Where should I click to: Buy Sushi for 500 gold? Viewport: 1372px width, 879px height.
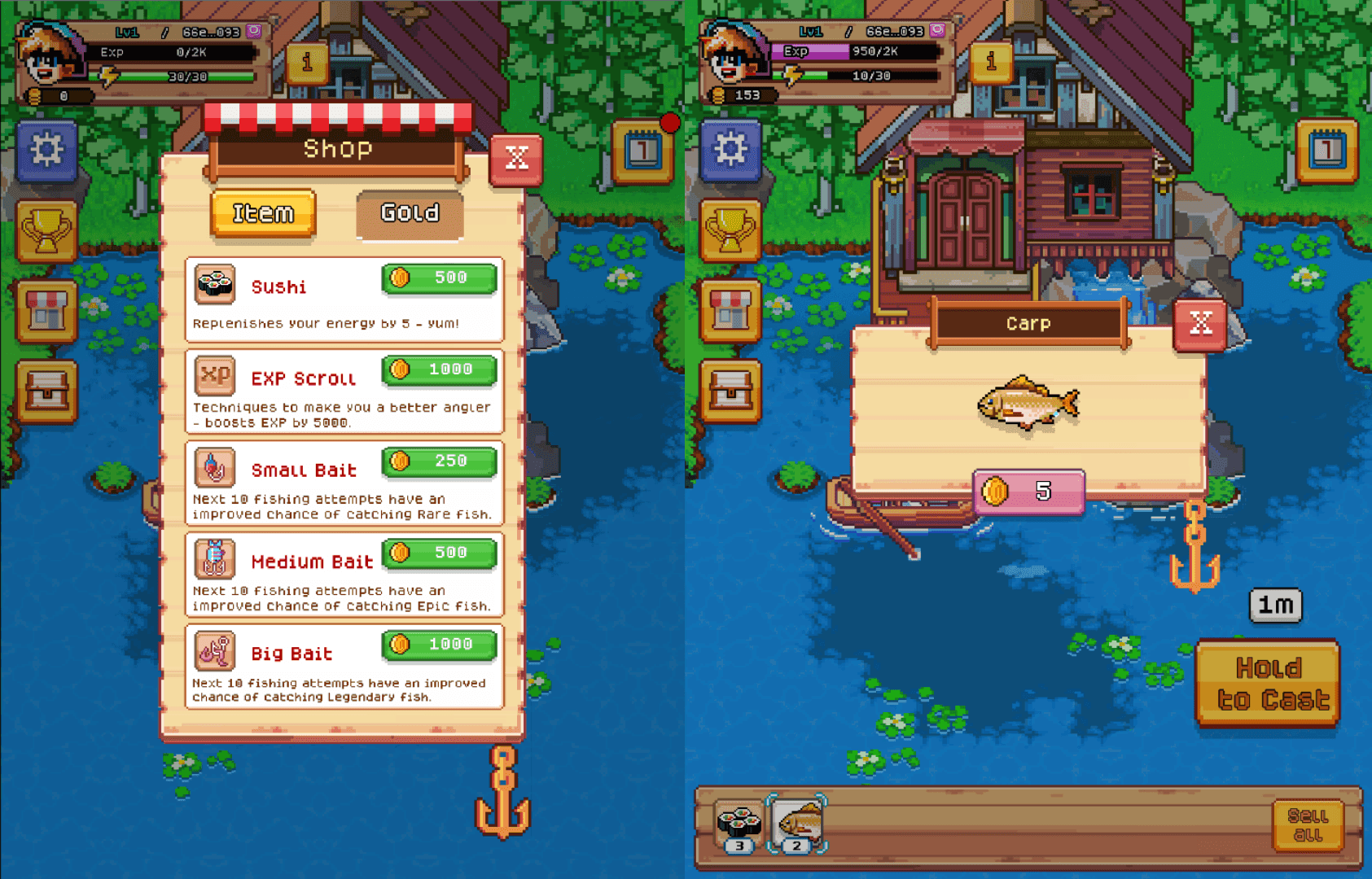(x=440, y=278)
